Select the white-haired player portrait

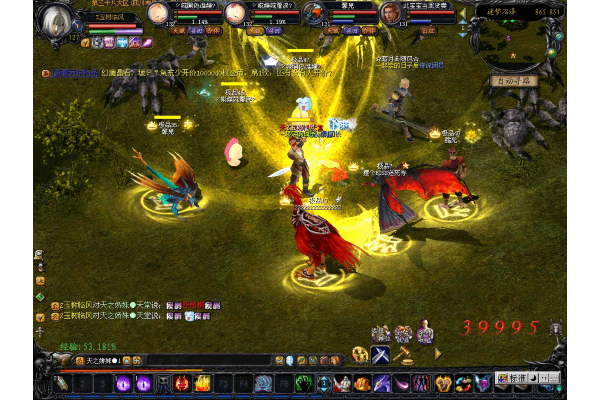[59, 20]
